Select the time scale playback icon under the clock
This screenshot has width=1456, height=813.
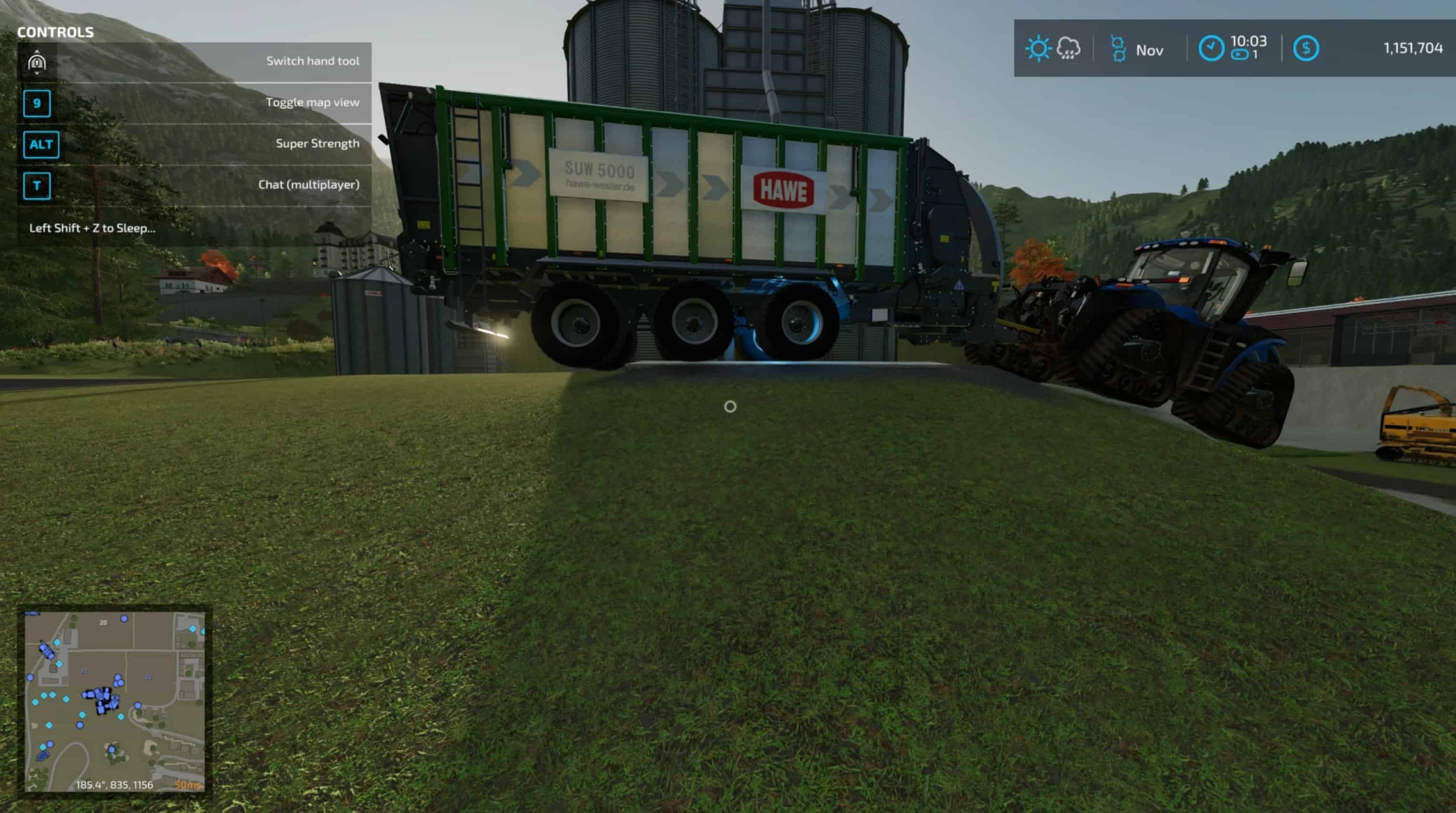(x=1239, y=55)
